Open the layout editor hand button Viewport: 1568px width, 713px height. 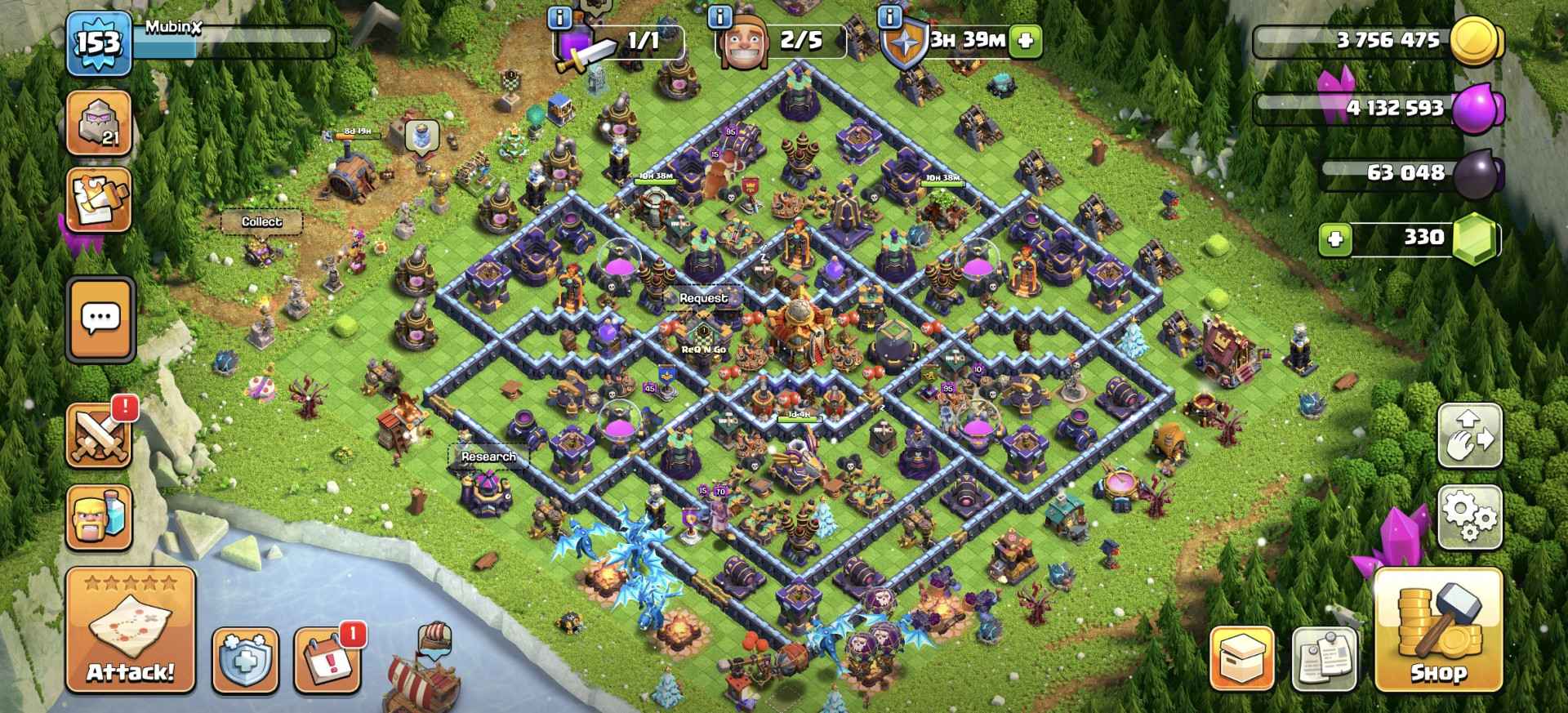tap(1469, 435)
